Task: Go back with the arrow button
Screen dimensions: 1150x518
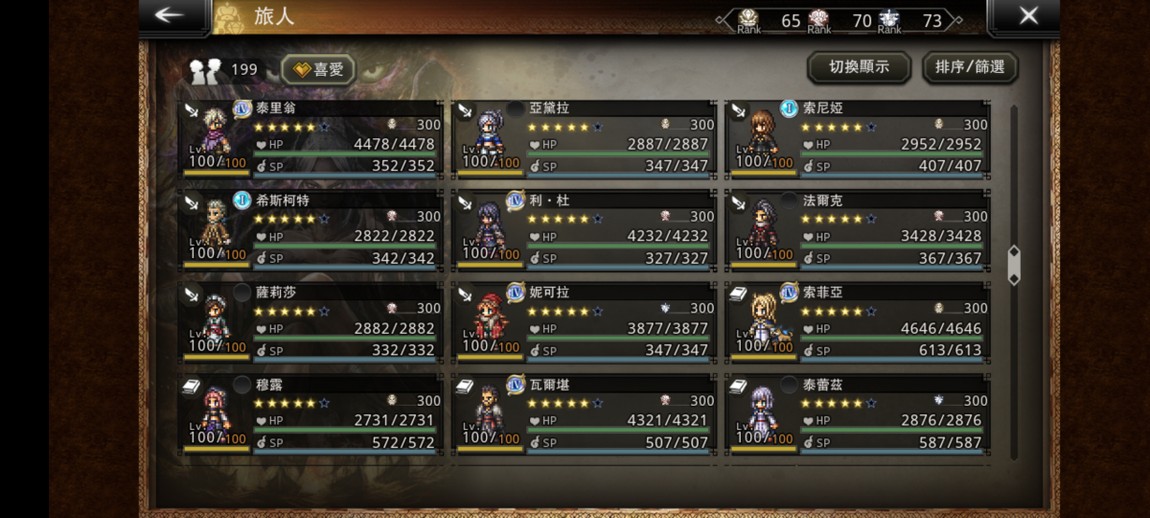Action: click(x=170, y=15)
